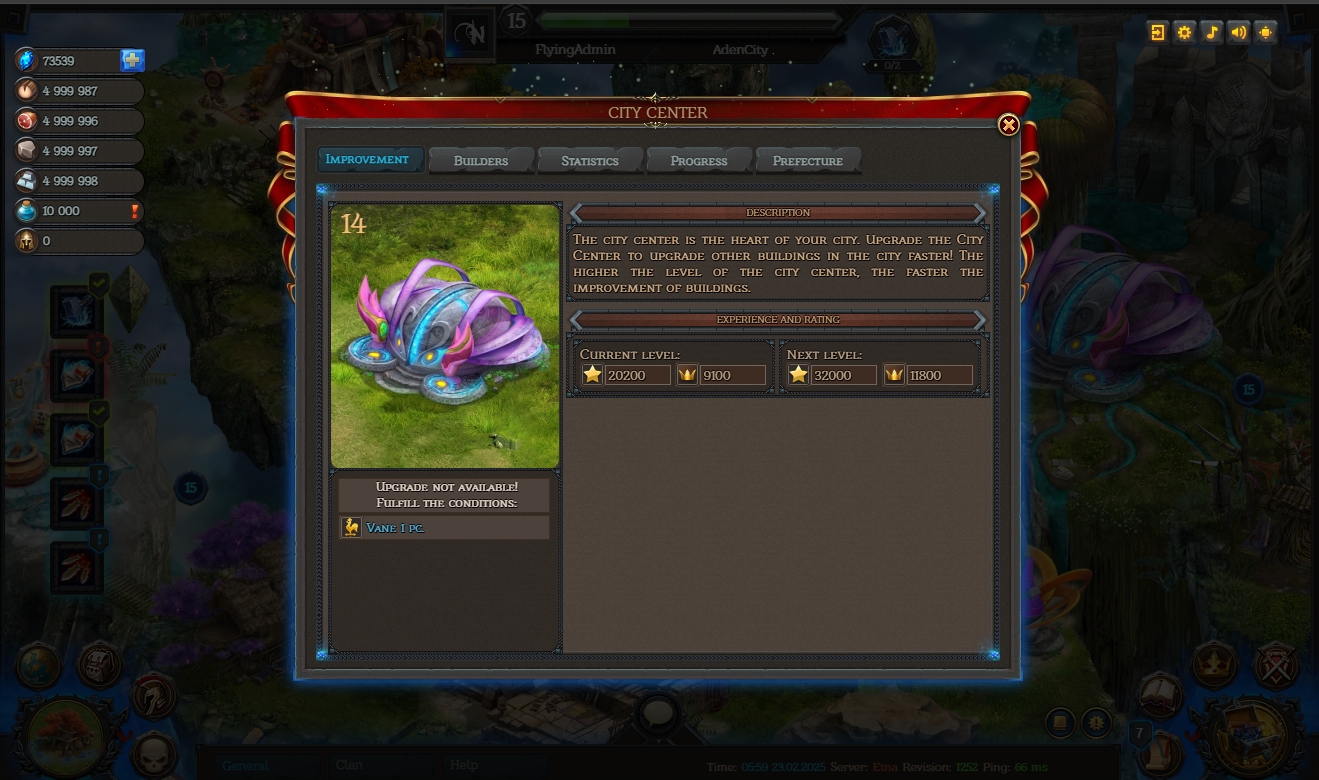
Task: Click the right arrow of Experience and Rating header
Action: 980,320
